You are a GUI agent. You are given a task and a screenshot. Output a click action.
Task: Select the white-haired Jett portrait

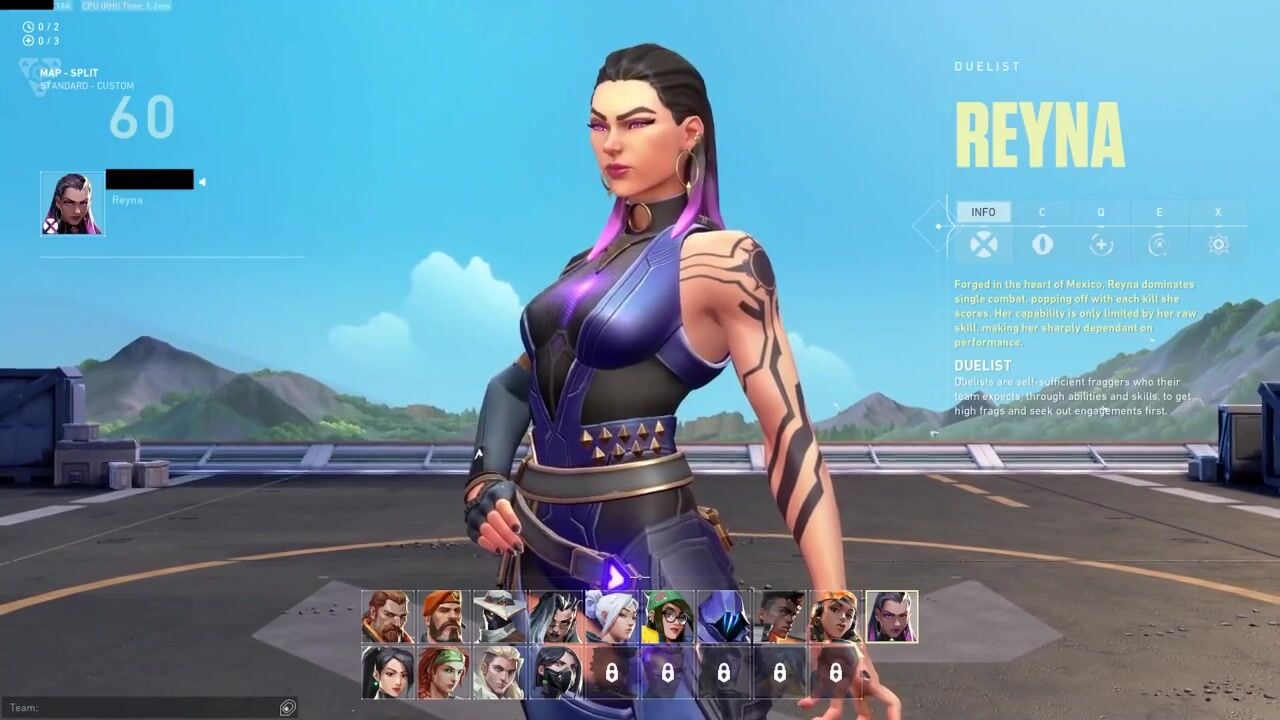611,617
